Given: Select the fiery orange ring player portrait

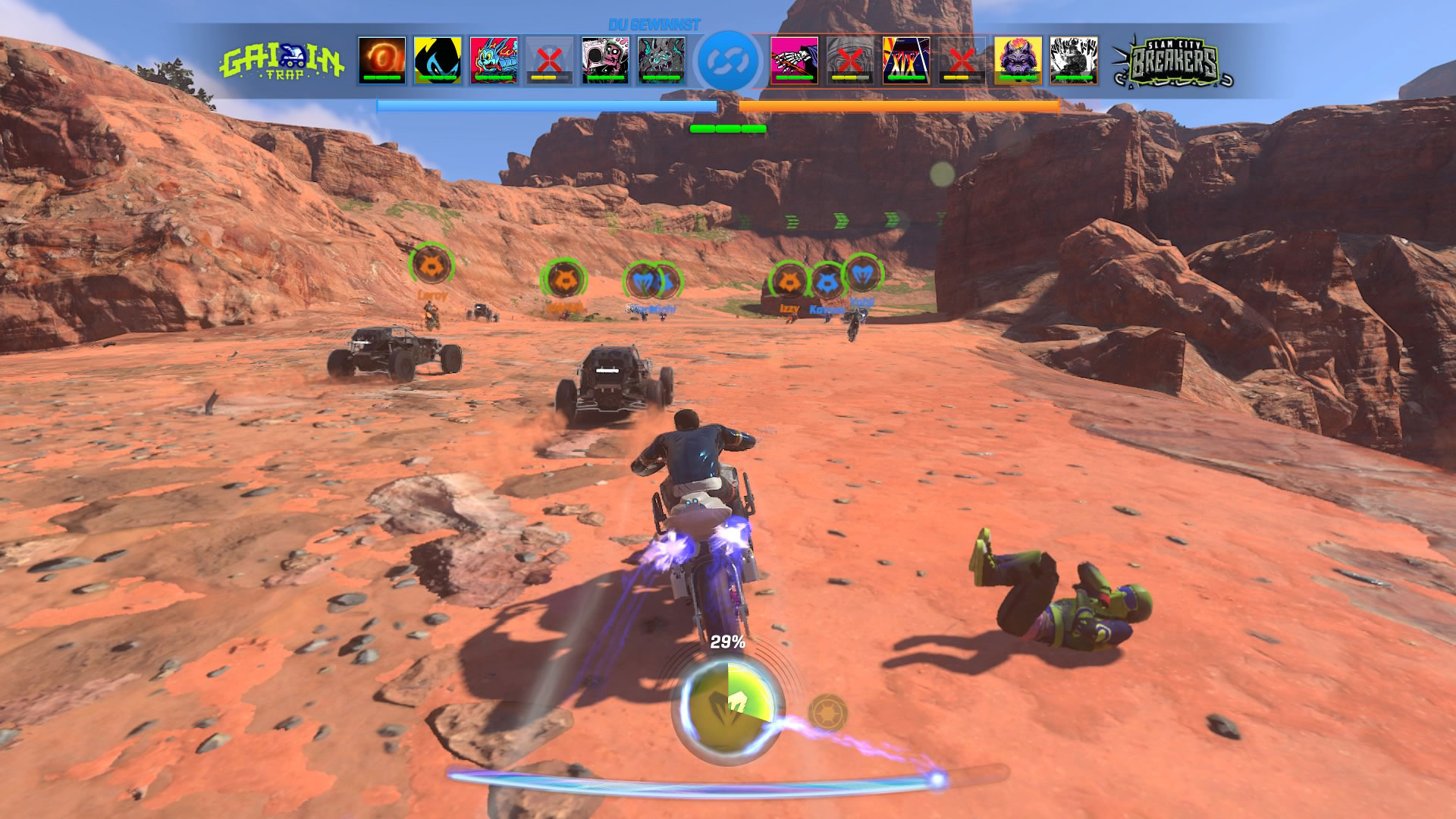Looking at the screenshot, I should tap(382, 59).
